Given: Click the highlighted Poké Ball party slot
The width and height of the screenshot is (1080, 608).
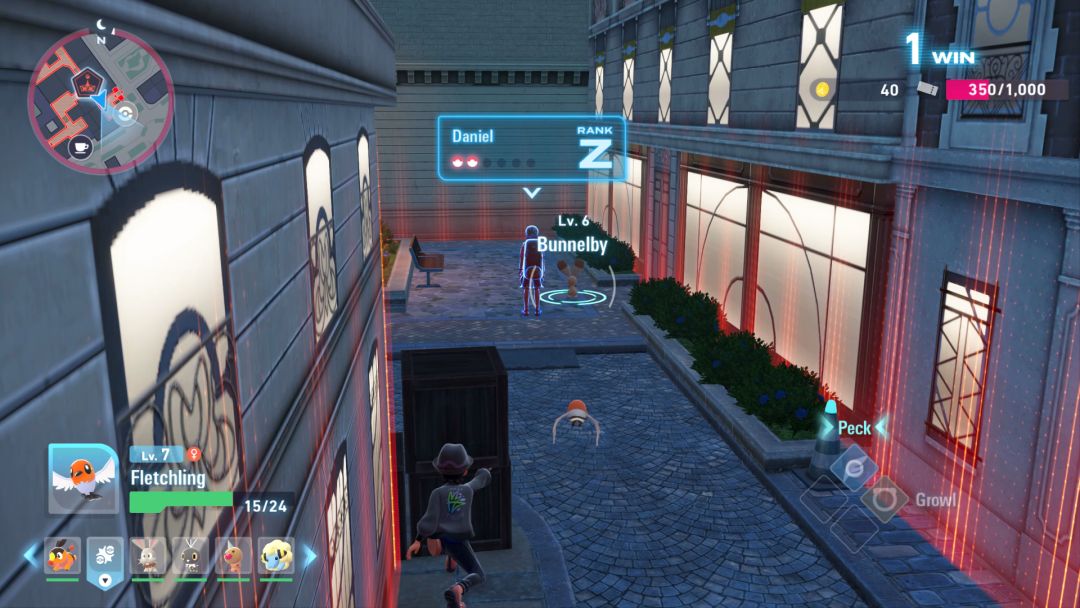Looking at the screenshot, I should 105,558.
